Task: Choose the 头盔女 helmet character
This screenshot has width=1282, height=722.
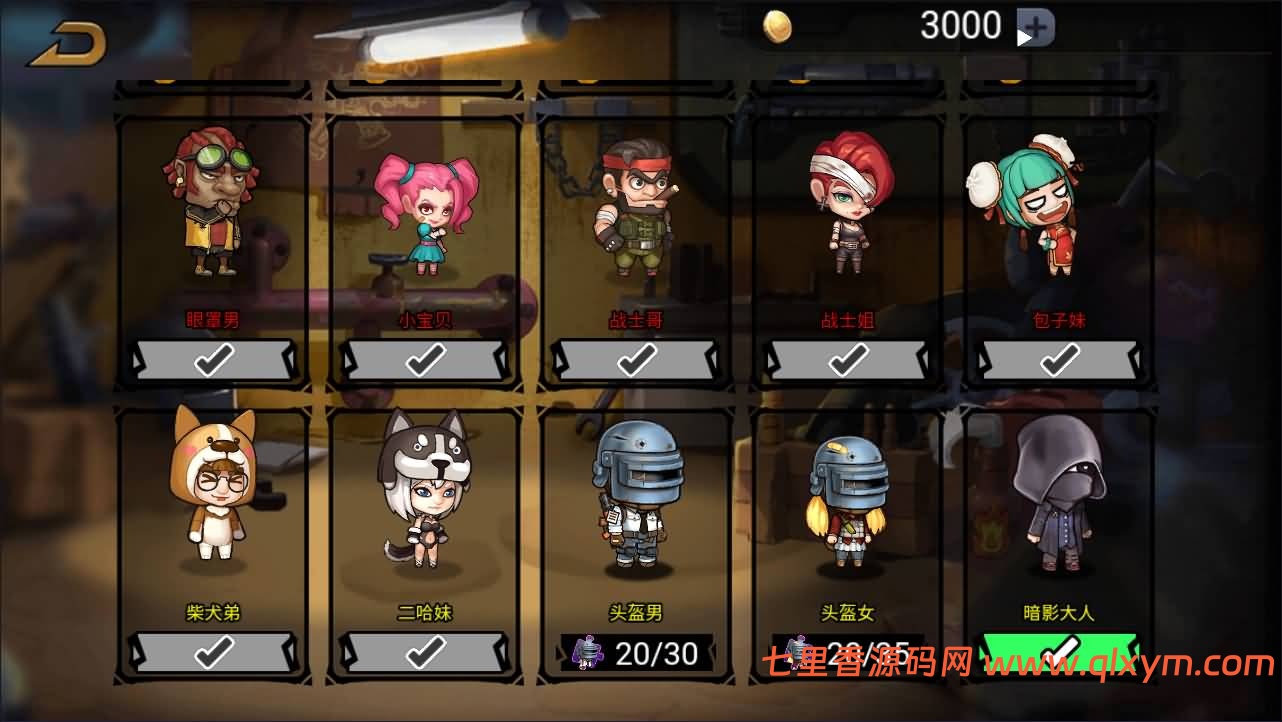Action: [x=849, y=500]
